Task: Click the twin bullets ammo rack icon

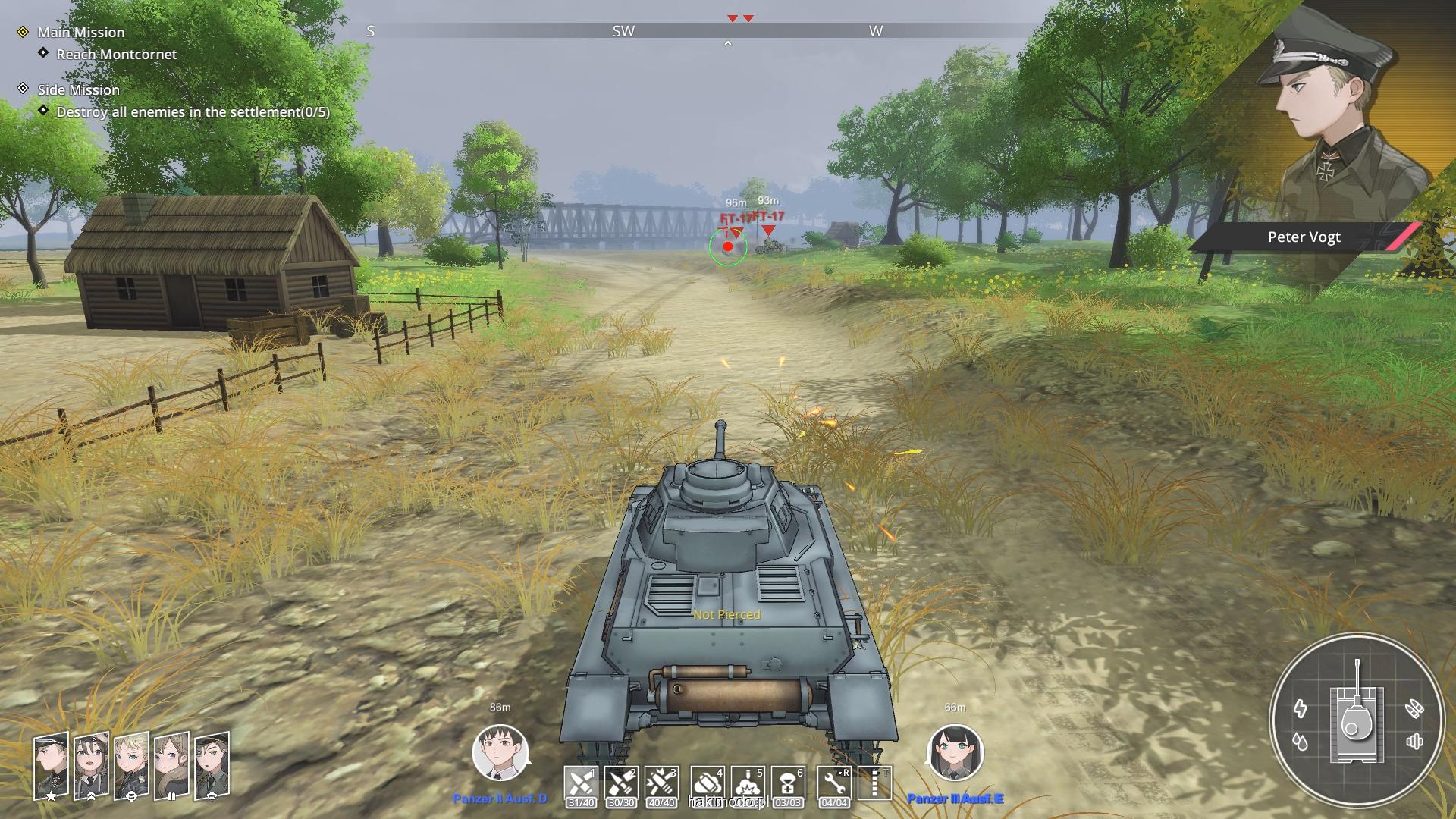Action: [1414, 708]
